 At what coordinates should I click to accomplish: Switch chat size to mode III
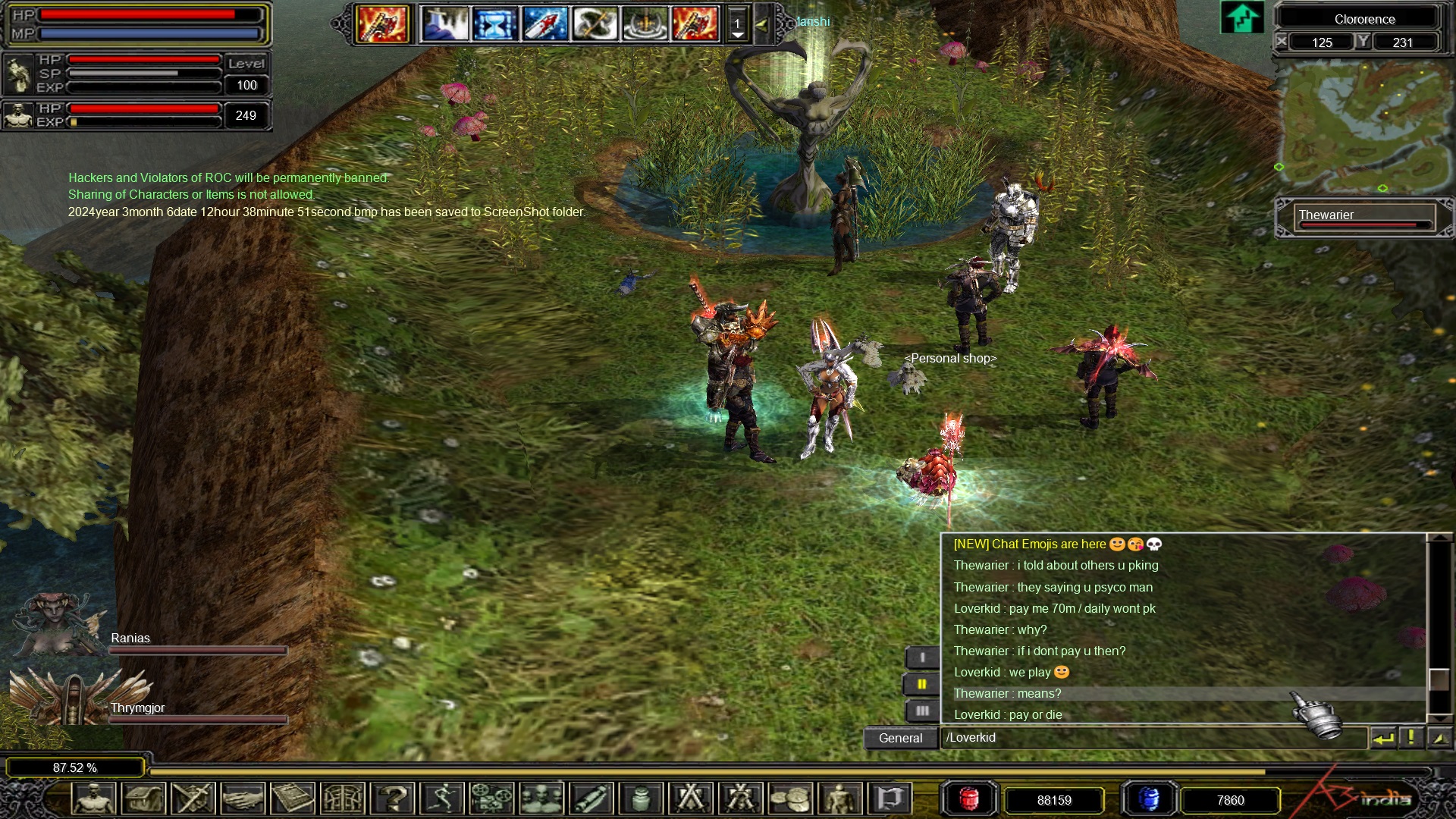[922, 711]
